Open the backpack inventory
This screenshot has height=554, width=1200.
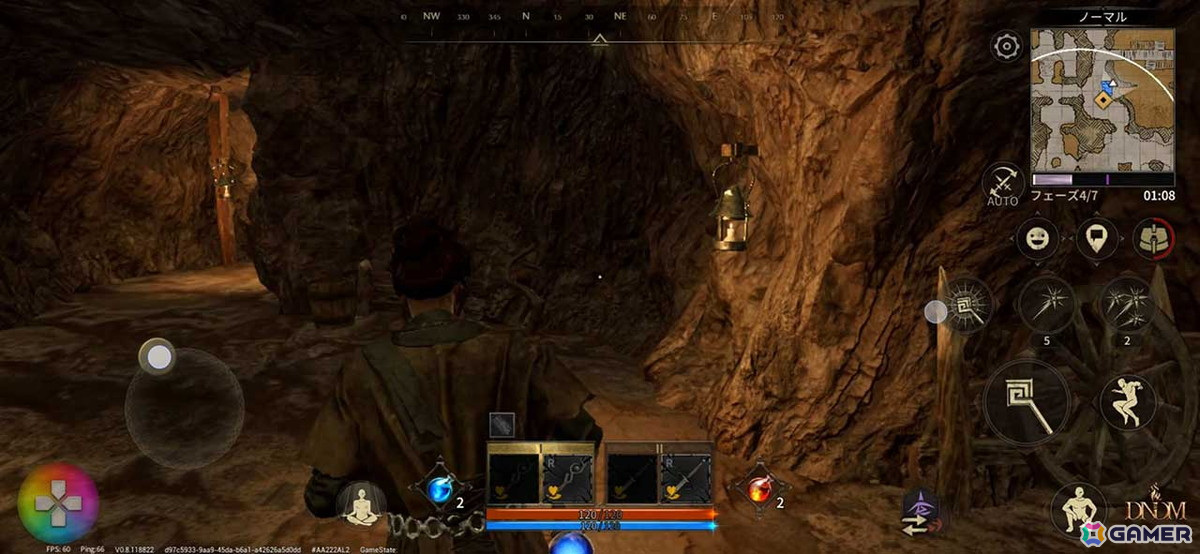pos(1150,239)
